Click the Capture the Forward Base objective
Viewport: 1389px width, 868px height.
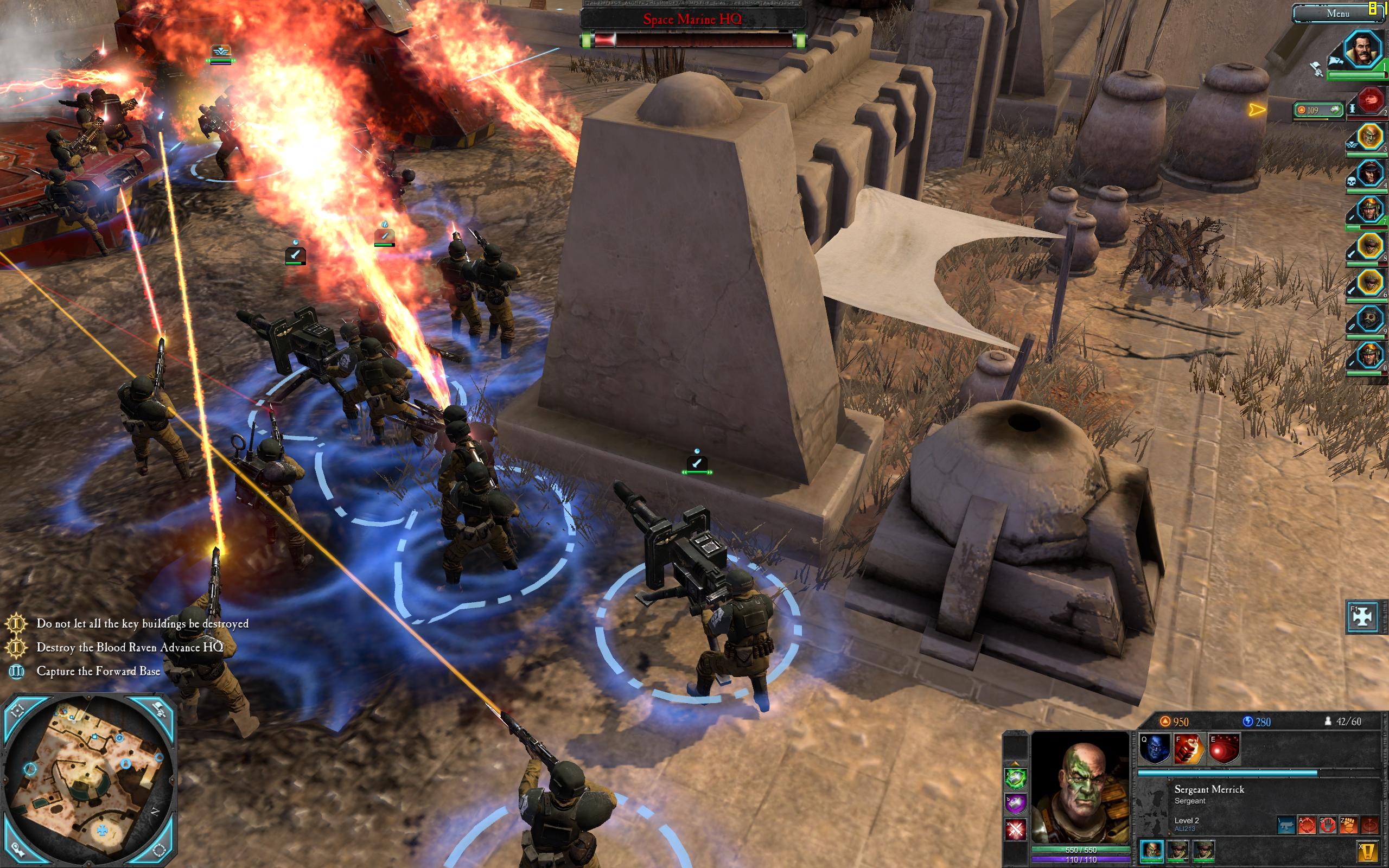(x=98, y=671)
